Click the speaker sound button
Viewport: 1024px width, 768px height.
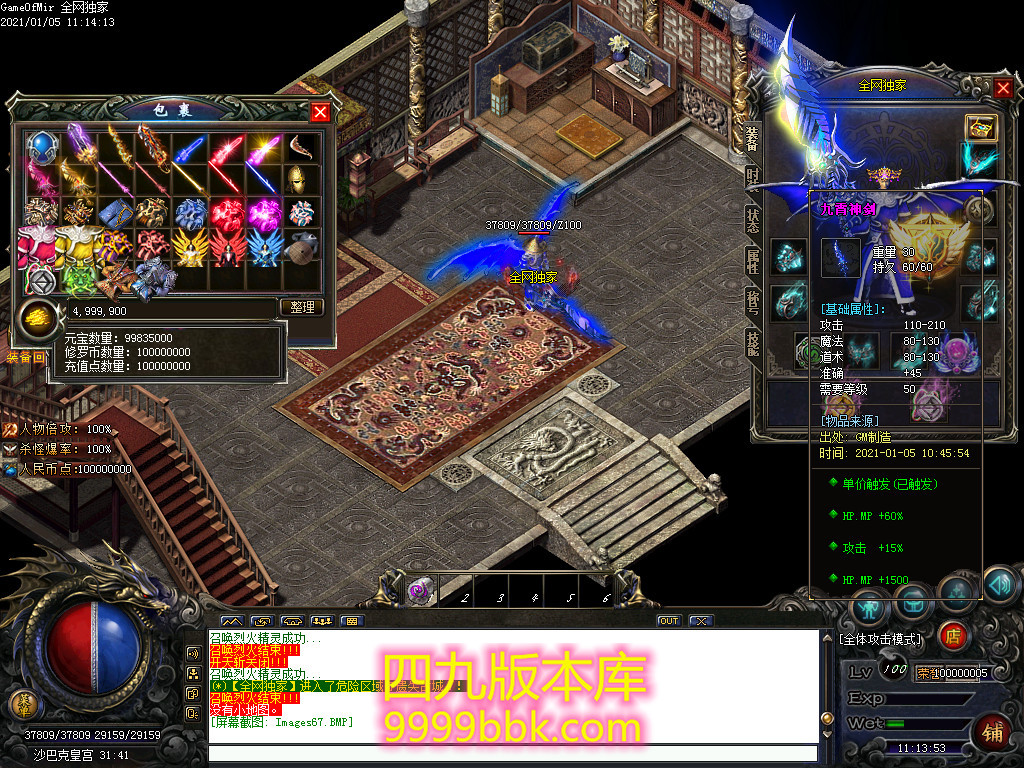point(998,582)
